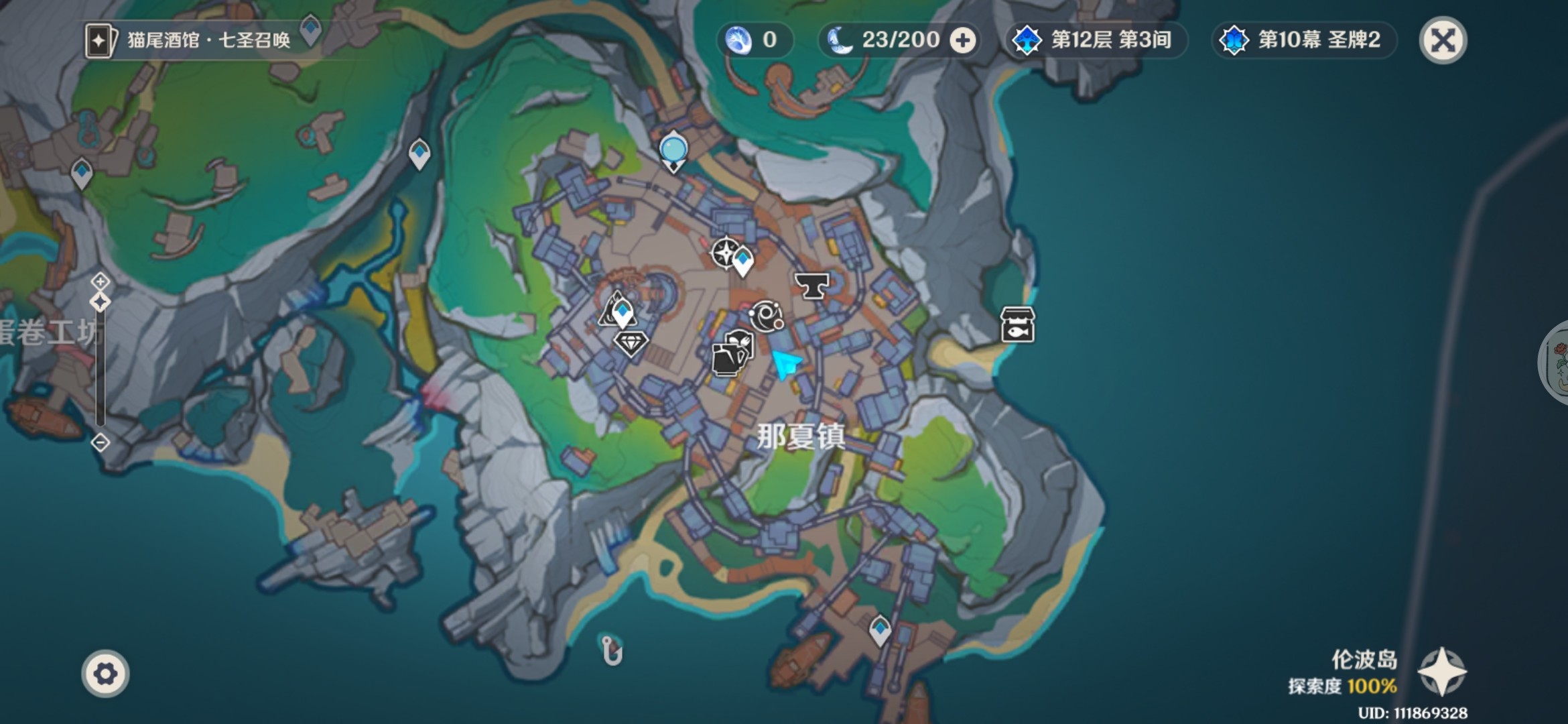This screenshot has width=1568, height=724.
Task: Select the diamond souvenir shop marker
Action: tap(630, 343)
